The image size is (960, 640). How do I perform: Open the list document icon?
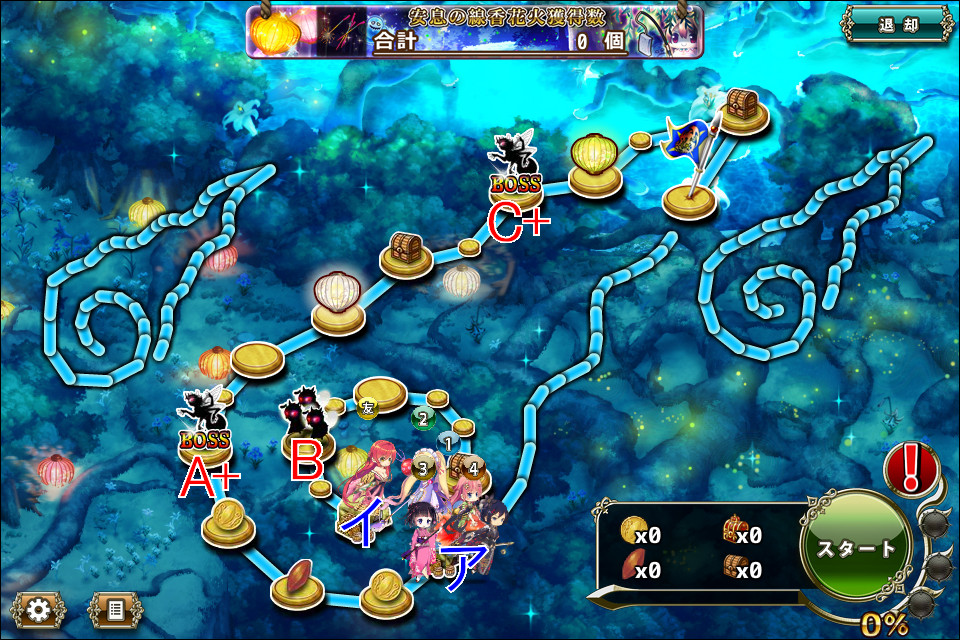(x=115, y=609)
